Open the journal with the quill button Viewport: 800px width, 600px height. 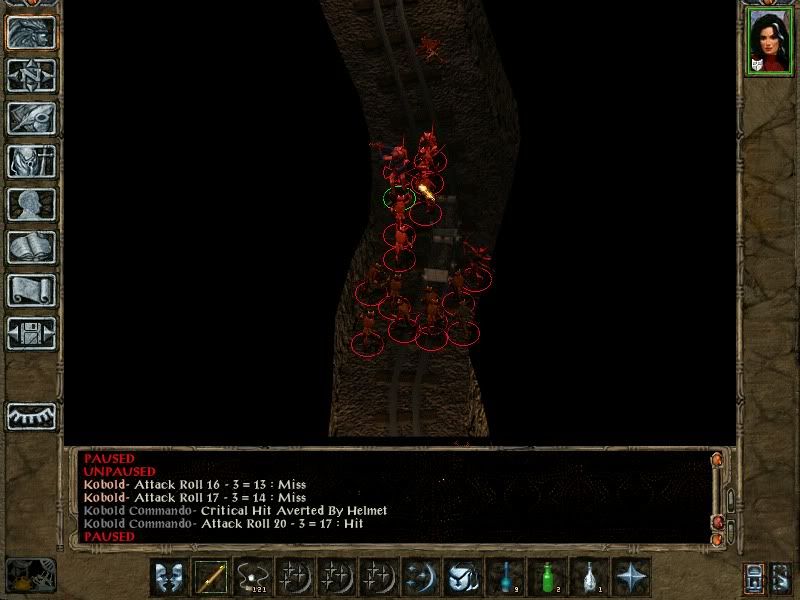pyautogui.click(x=31, y=118)
